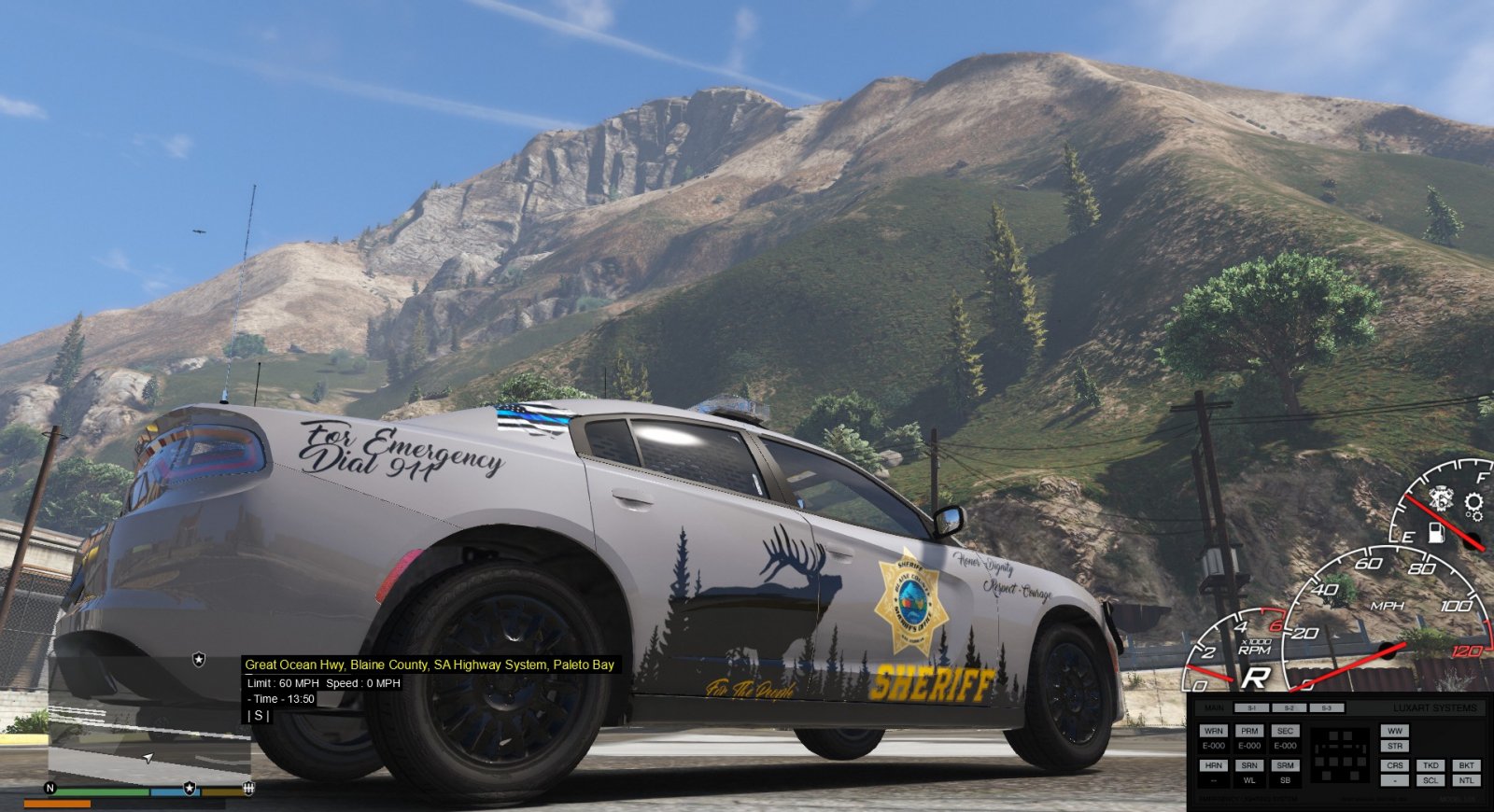This screenshot has height=812, width=1494.
Task: Toggle the NTL button
Action: pyautogui.click(x=1467, y=780)
